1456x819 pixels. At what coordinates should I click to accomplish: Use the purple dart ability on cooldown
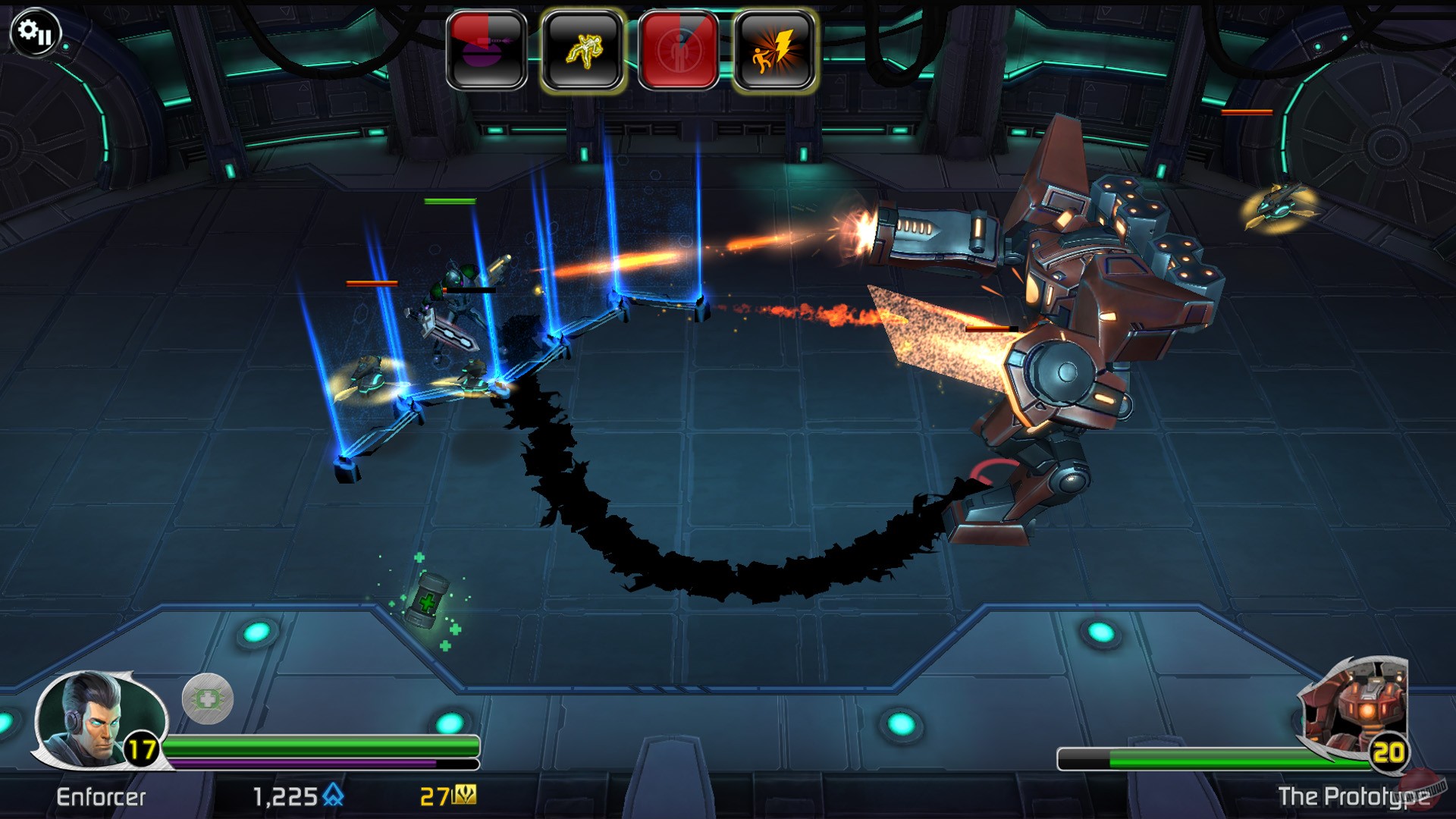click(487, 51)
